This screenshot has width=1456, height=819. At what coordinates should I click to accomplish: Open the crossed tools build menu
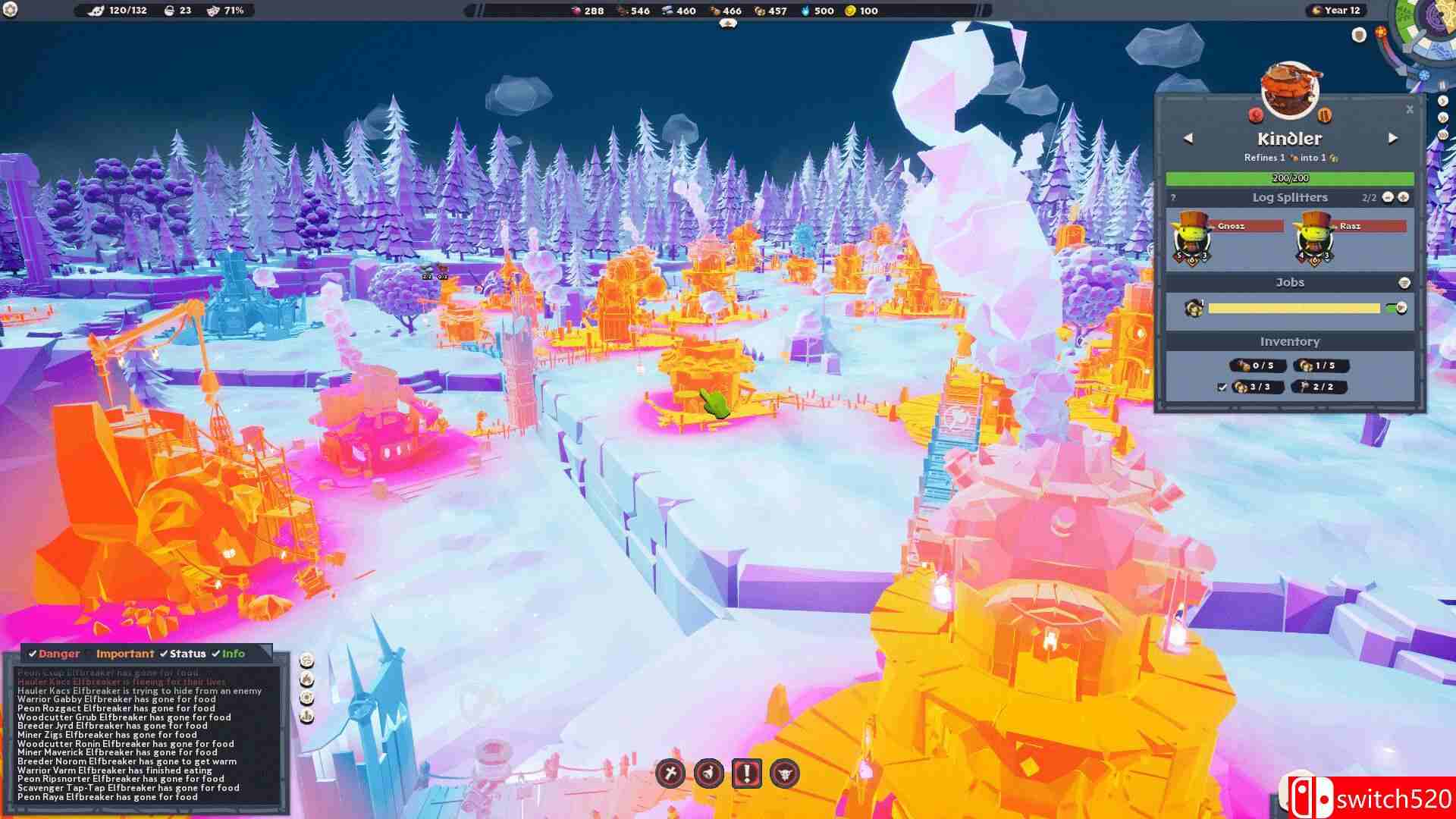[670, 773]
